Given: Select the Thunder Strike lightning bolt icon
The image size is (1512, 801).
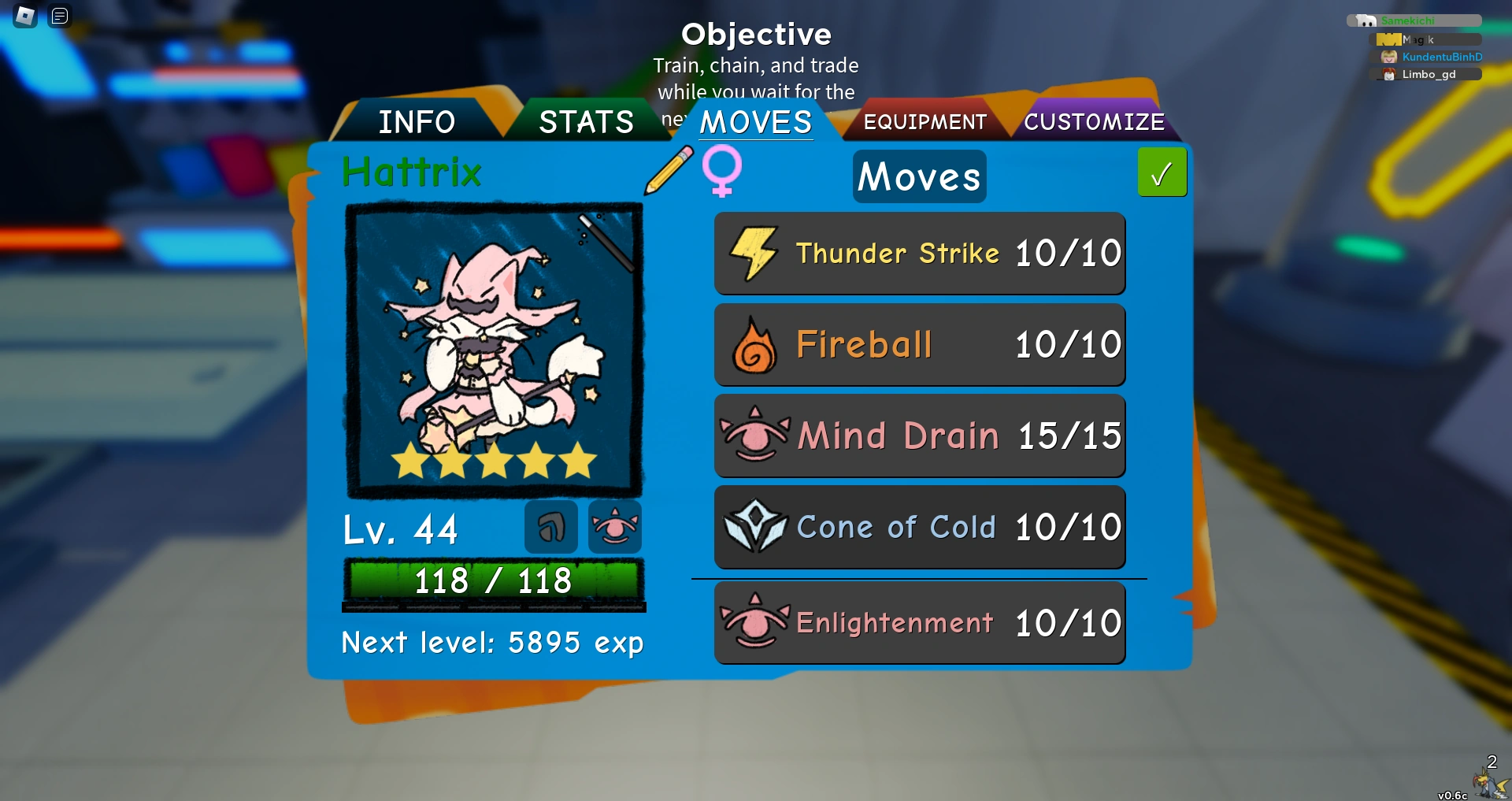Looking at the screenshot, I should 755,253.
